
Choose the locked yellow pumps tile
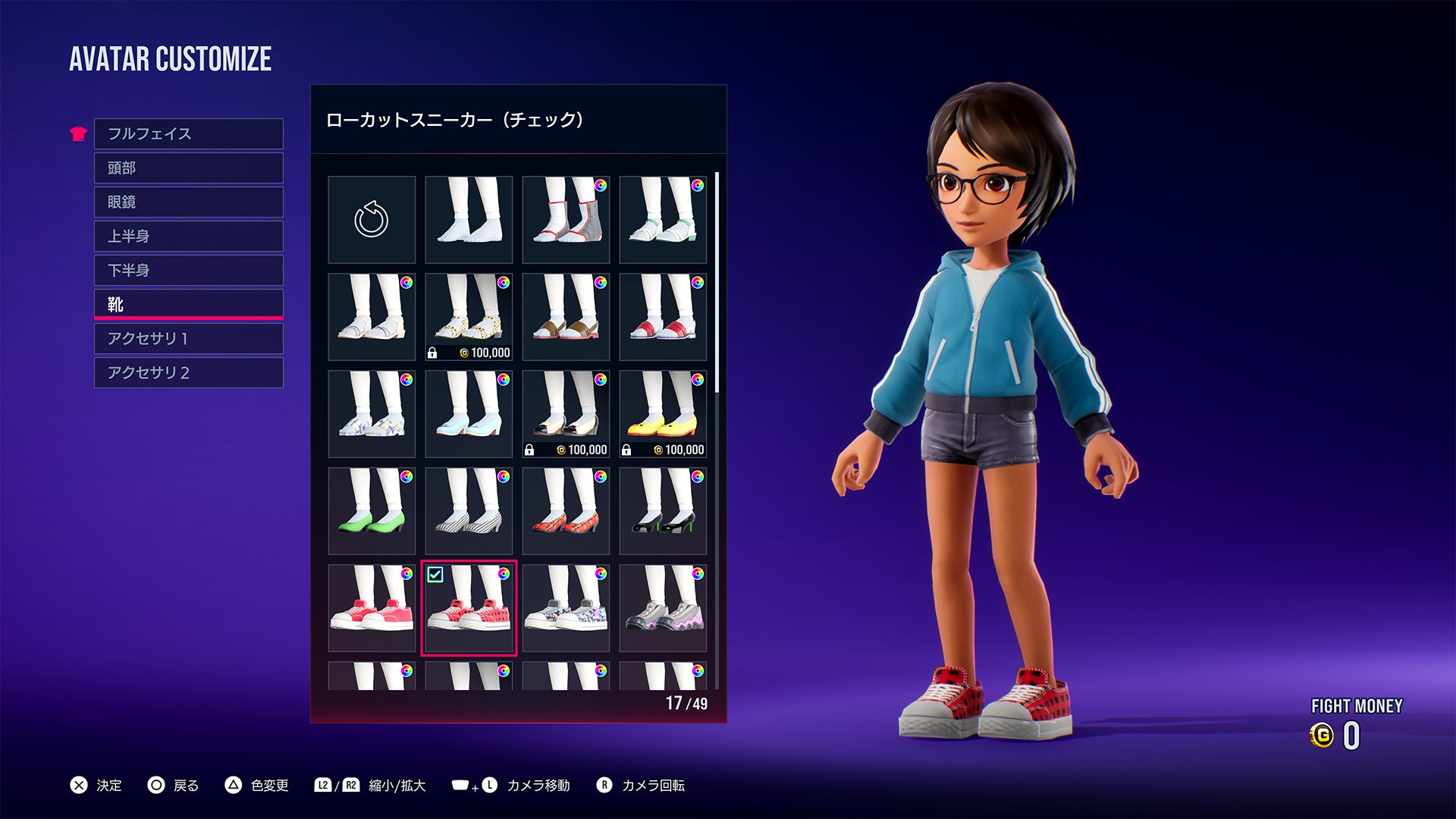click(x=663, y=414)
